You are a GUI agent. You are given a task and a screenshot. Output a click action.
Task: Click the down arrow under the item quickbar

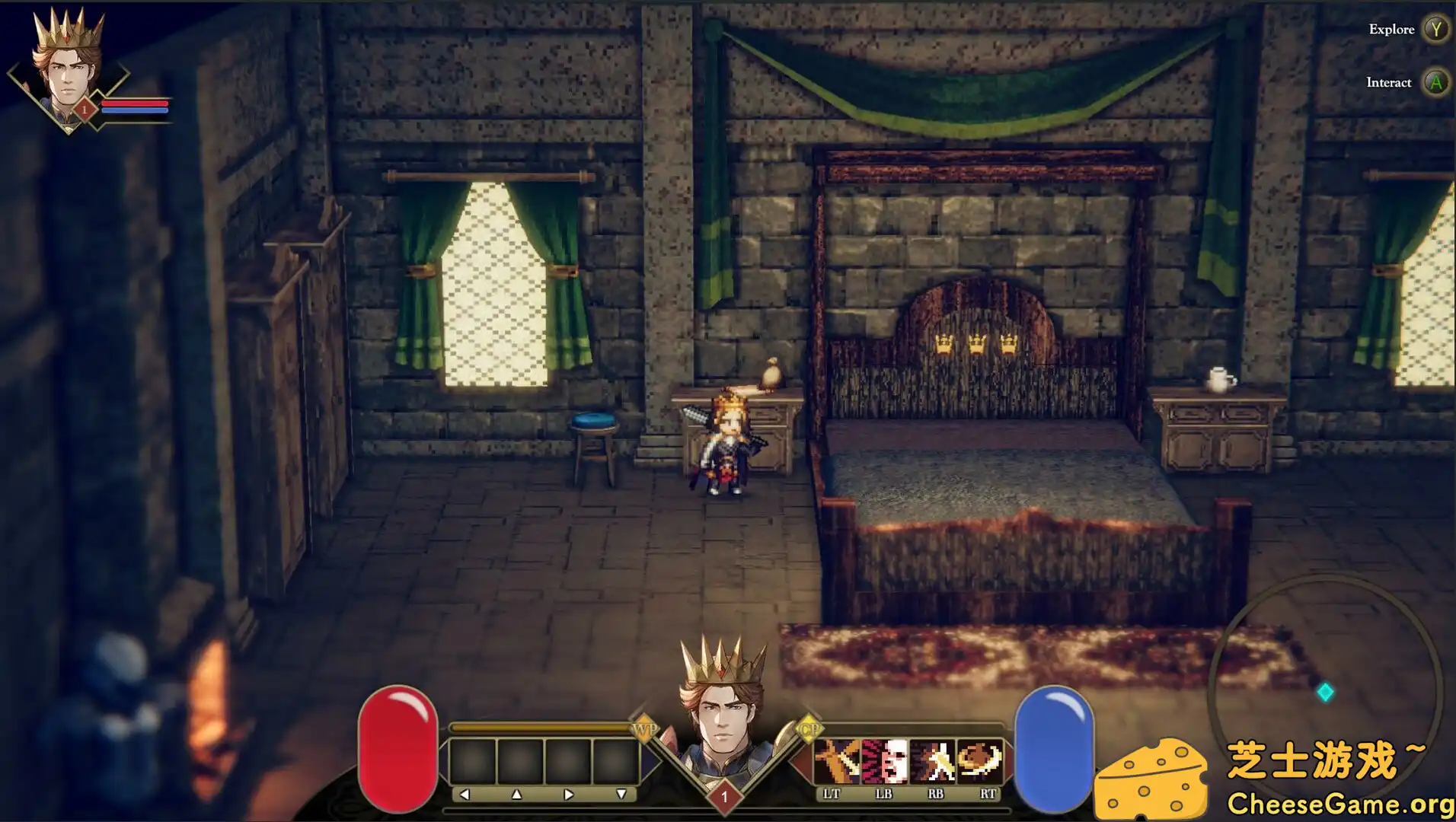coord(622,793)
